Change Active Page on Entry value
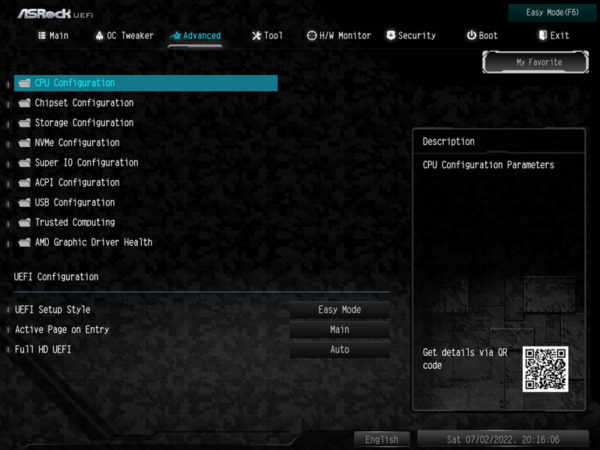The width and height of the screenshot is (600, 450). [x=340, y=330]
